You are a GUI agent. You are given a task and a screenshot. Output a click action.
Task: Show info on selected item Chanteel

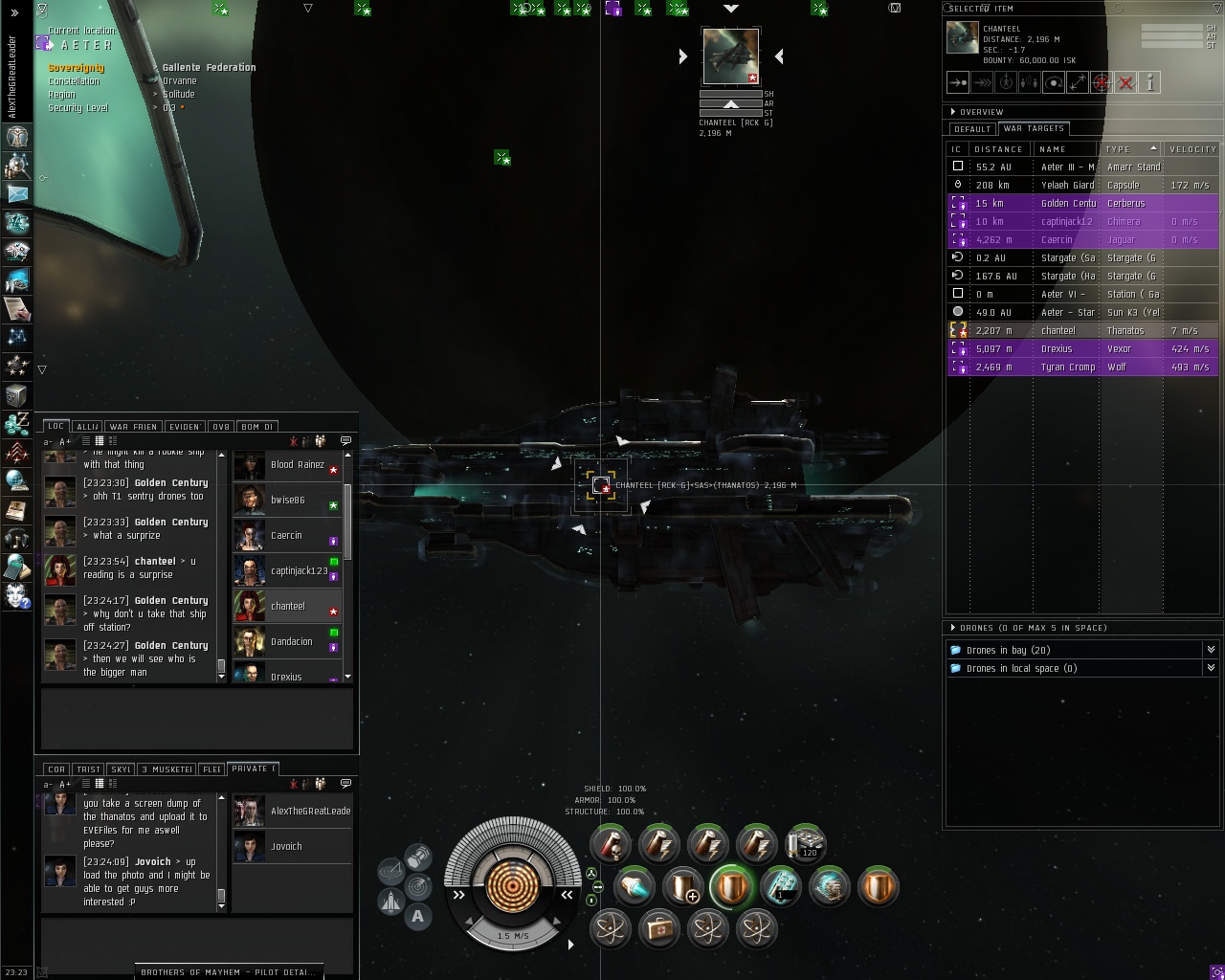click(1149, 83)
